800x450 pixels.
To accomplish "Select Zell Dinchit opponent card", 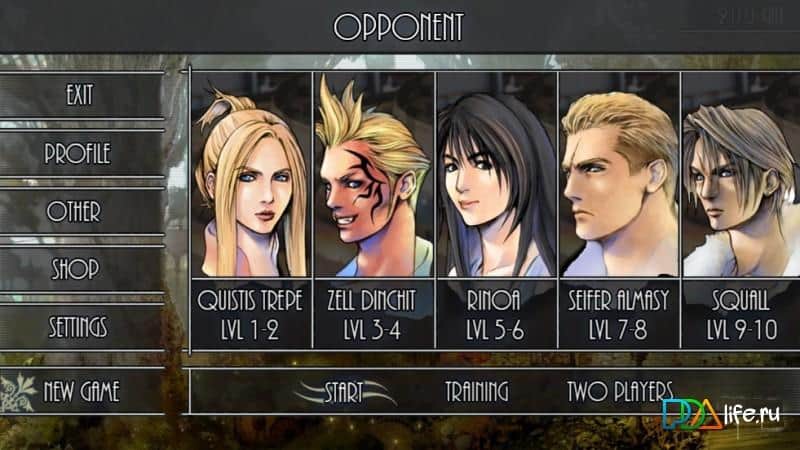I will pyautogui.click(x=373, y=210).
